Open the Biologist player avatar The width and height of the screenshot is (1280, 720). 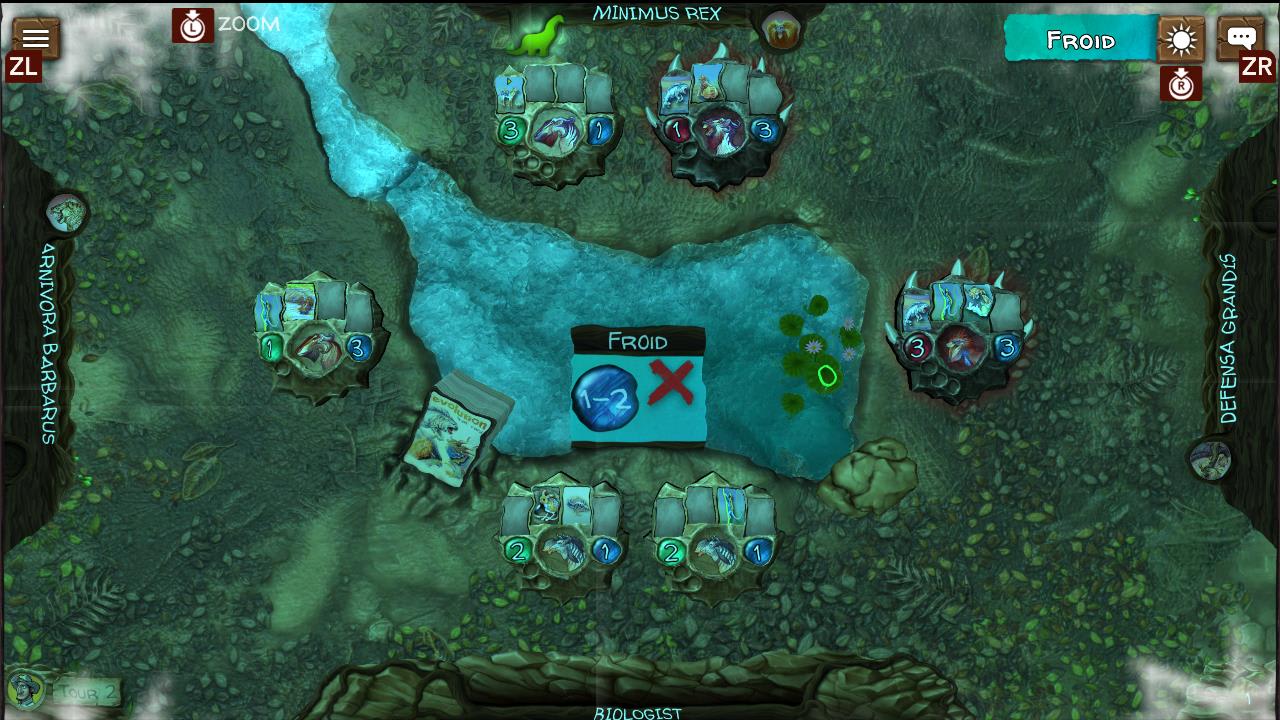(x=25, y=688)
